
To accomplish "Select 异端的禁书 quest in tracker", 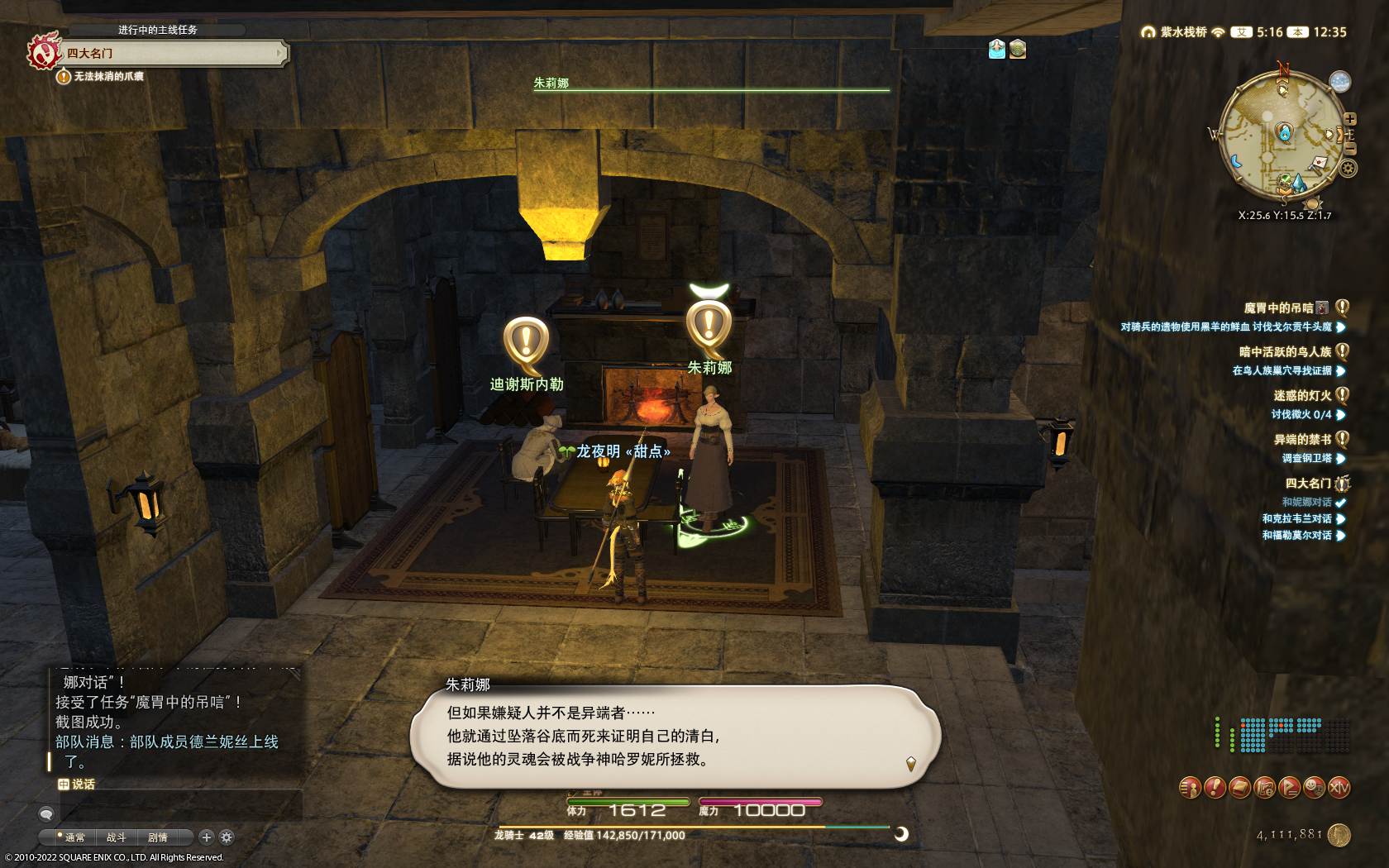I will (1302, 440).
